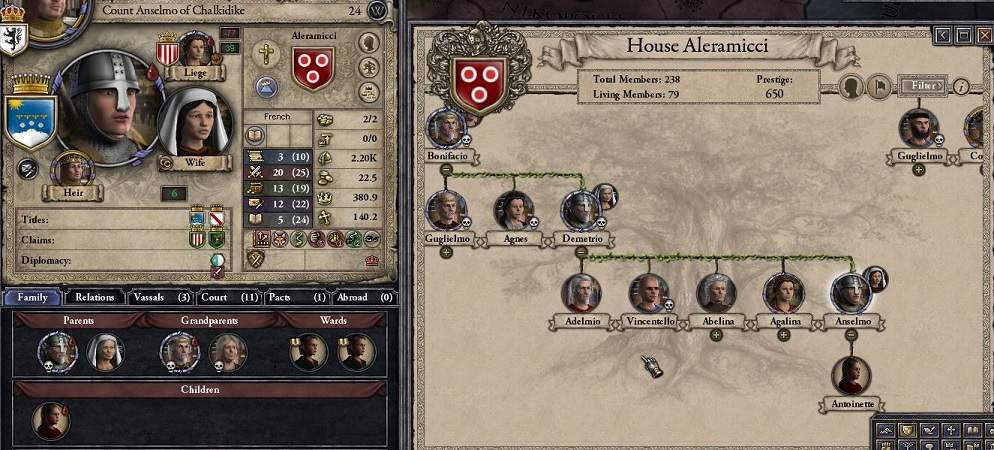This screenshot has height=450, width=994.
Task: Click the Filter button in dynasty tree
Action: click(x=921, y=86)
